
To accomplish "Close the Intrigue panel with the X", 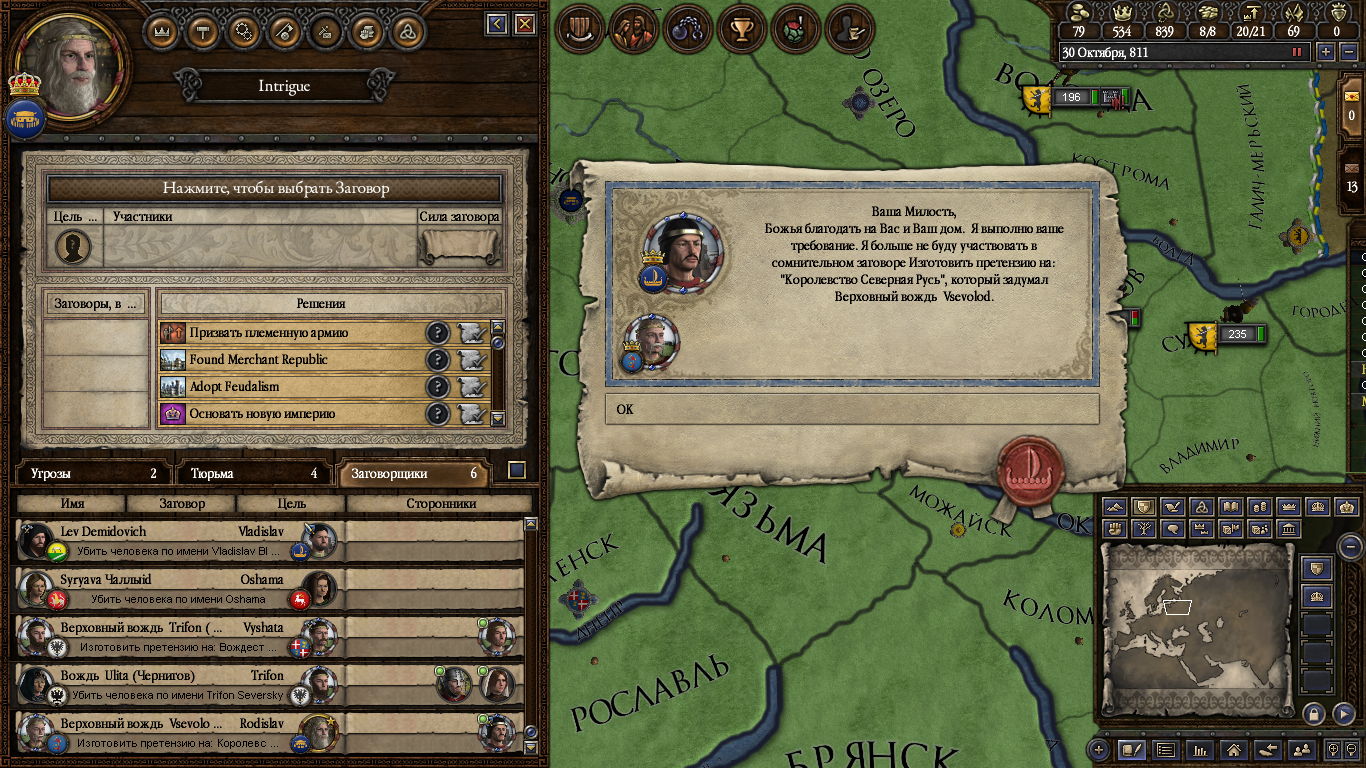I will [x=524, y=24].
